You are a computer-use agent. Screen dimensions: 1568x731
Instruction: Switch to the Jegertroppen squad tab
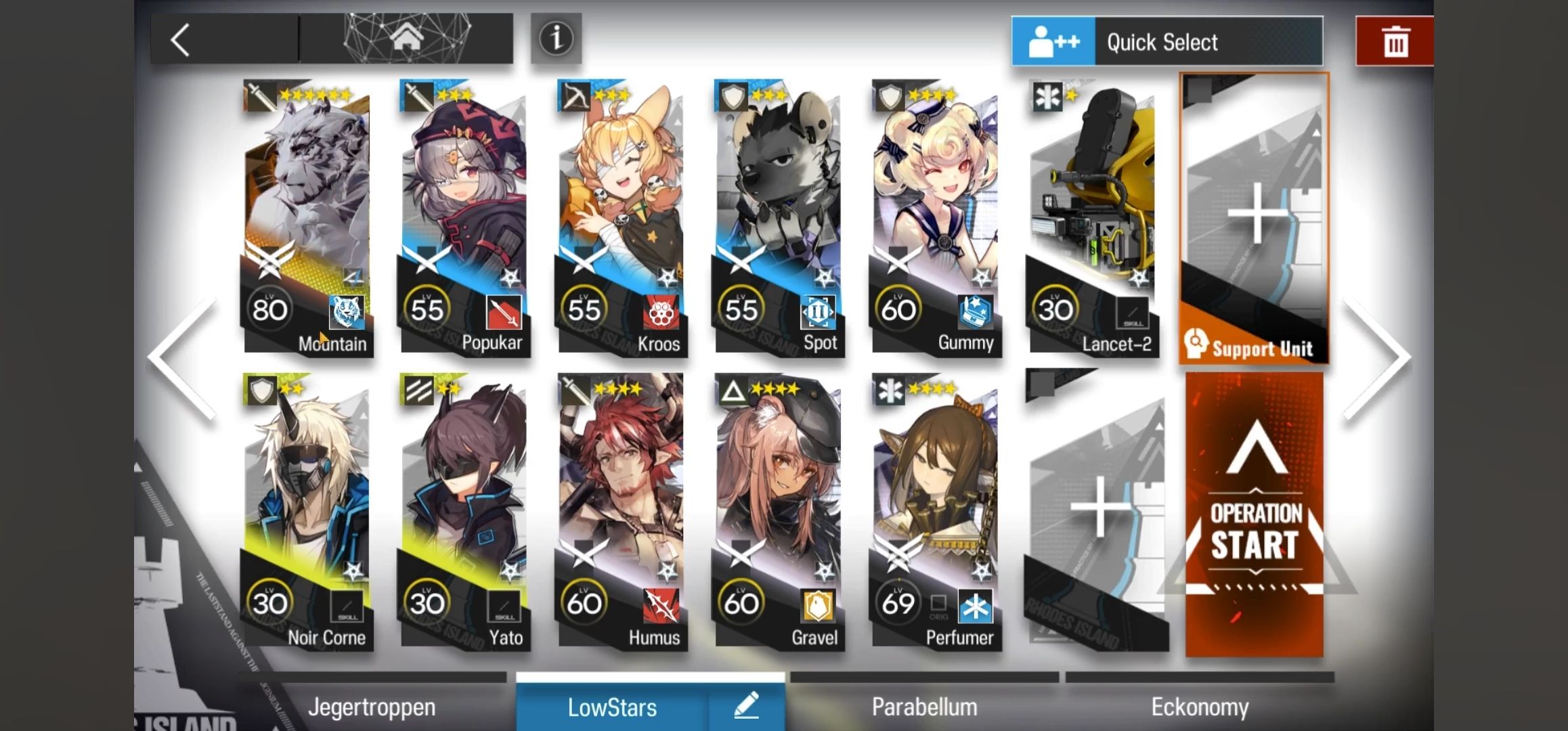point(372,707)
